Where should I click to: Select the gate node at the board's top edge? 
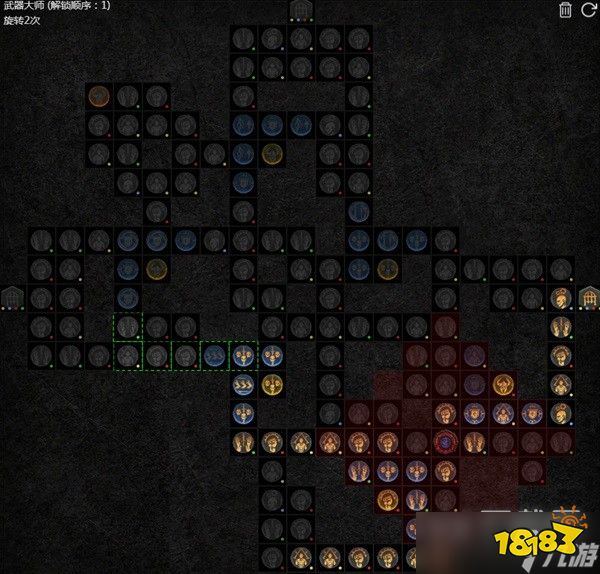tap(300, 11)
